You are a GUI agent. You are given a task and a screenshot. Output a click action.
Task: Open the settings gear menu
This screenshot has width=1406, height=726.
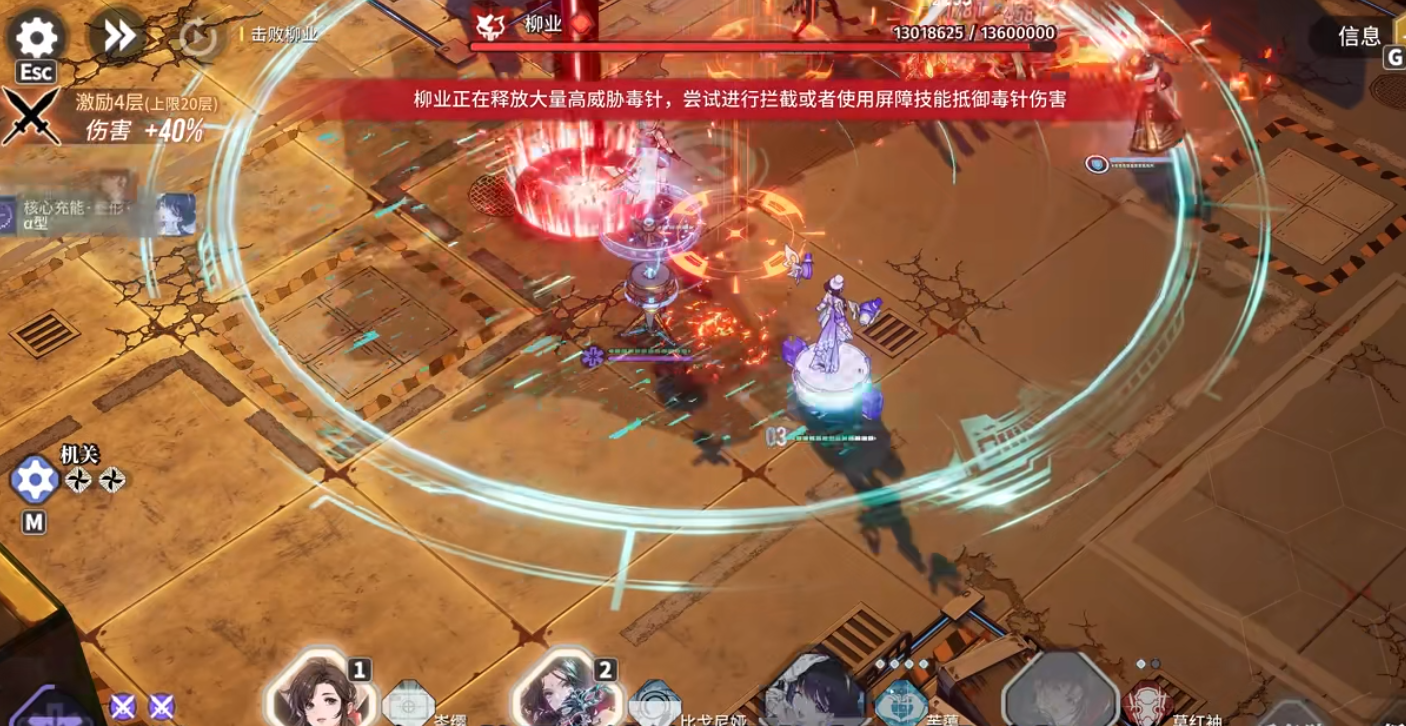pos(37,38)
